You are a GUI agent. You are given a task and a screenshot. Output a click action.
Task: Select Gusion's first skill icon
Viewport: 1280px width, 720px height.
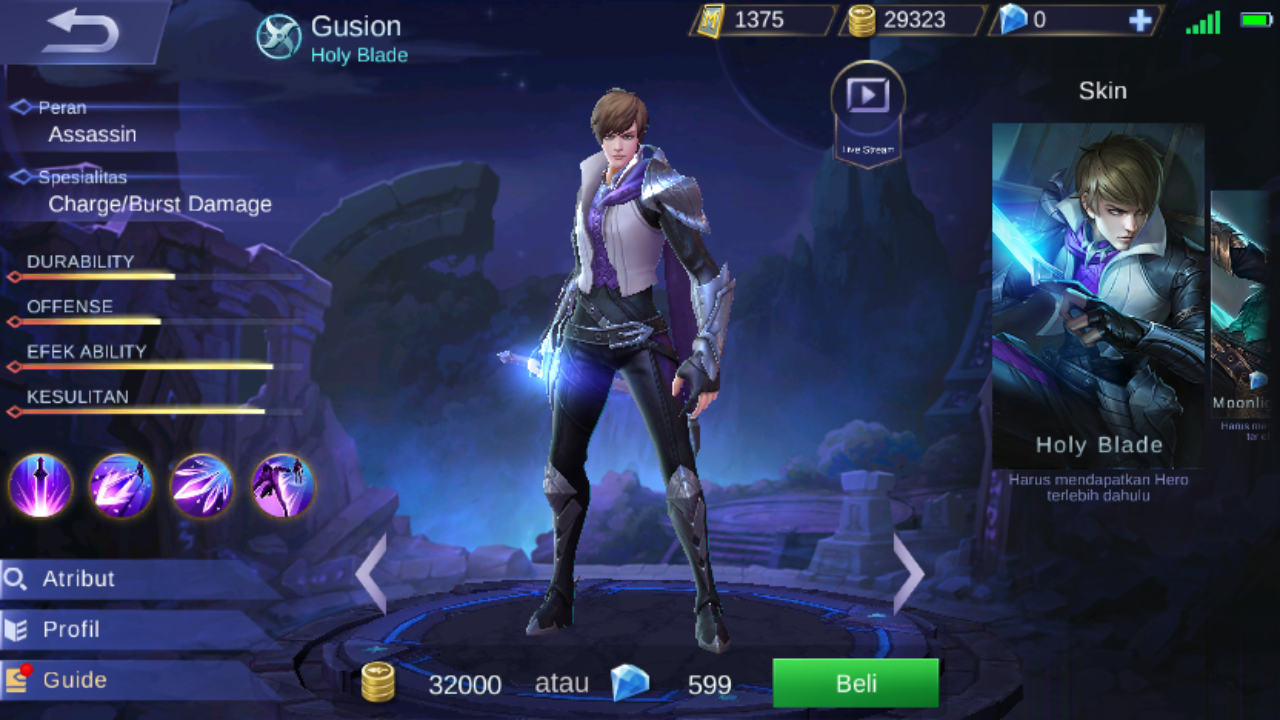pyautogui.click(x=40, y=486)
